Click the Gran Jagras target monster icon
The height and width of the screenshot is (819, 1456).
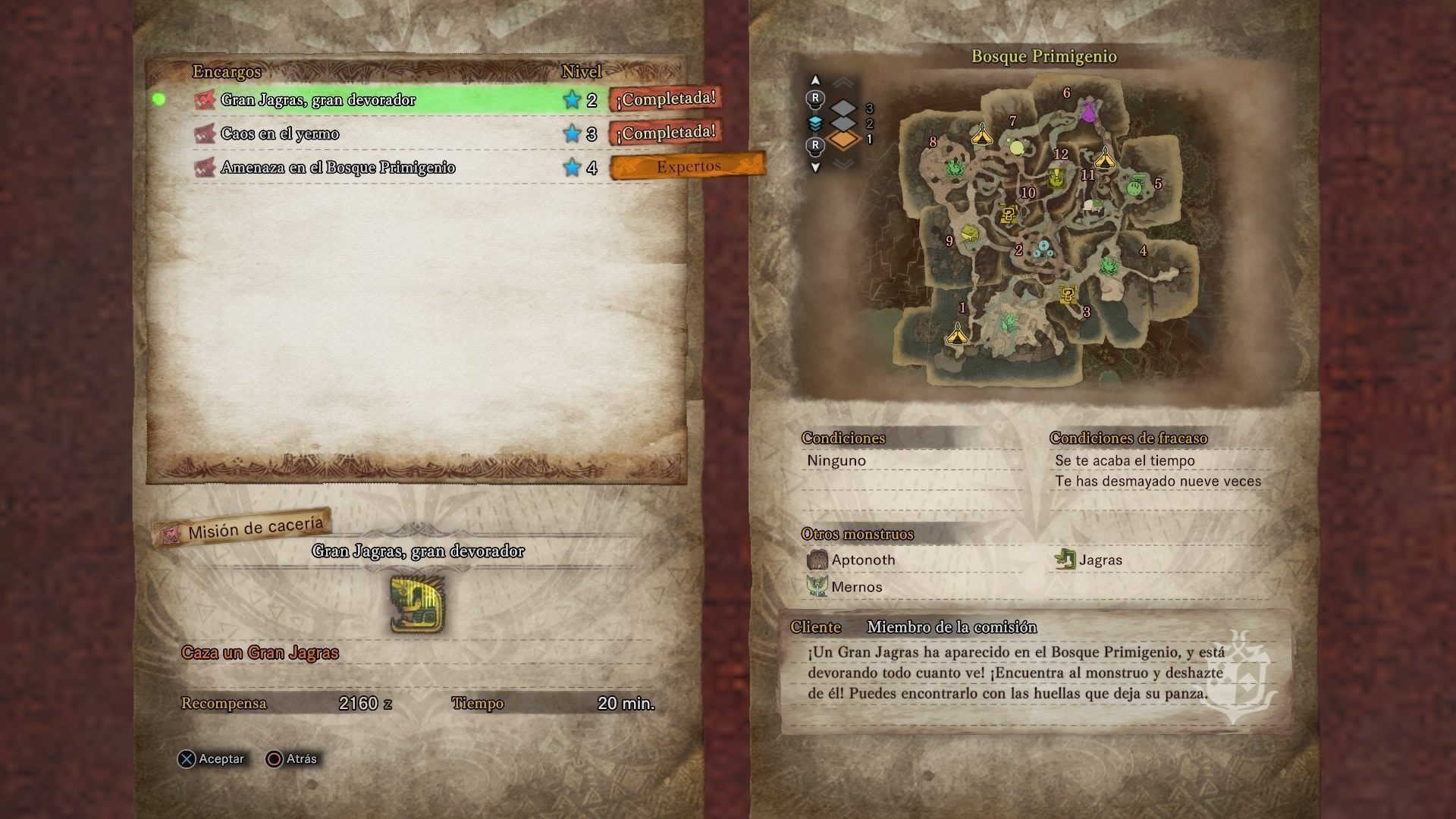(417, 604)
